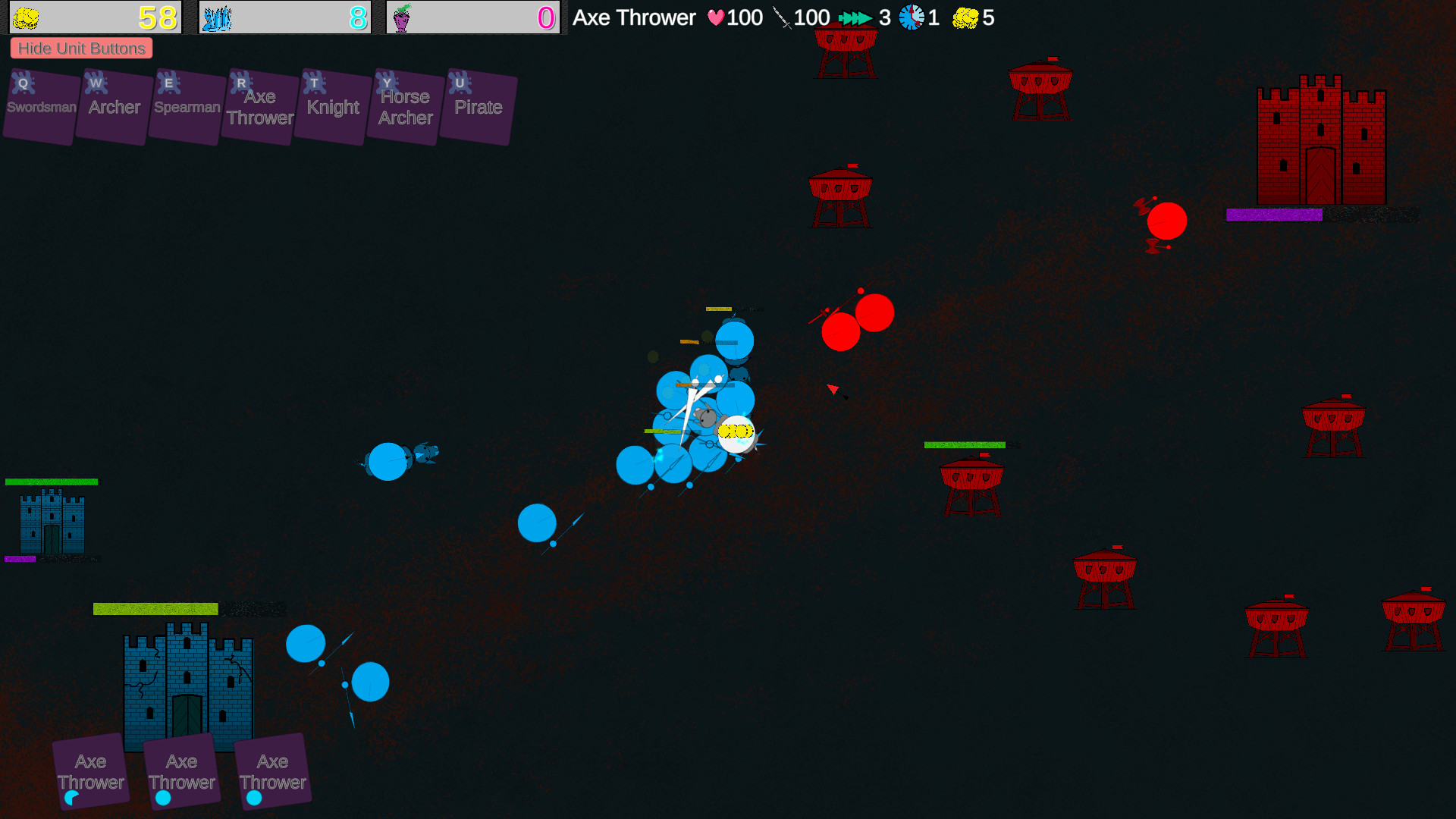
Task: Select the Swordsman unit icon
Action: click(39, 106)
